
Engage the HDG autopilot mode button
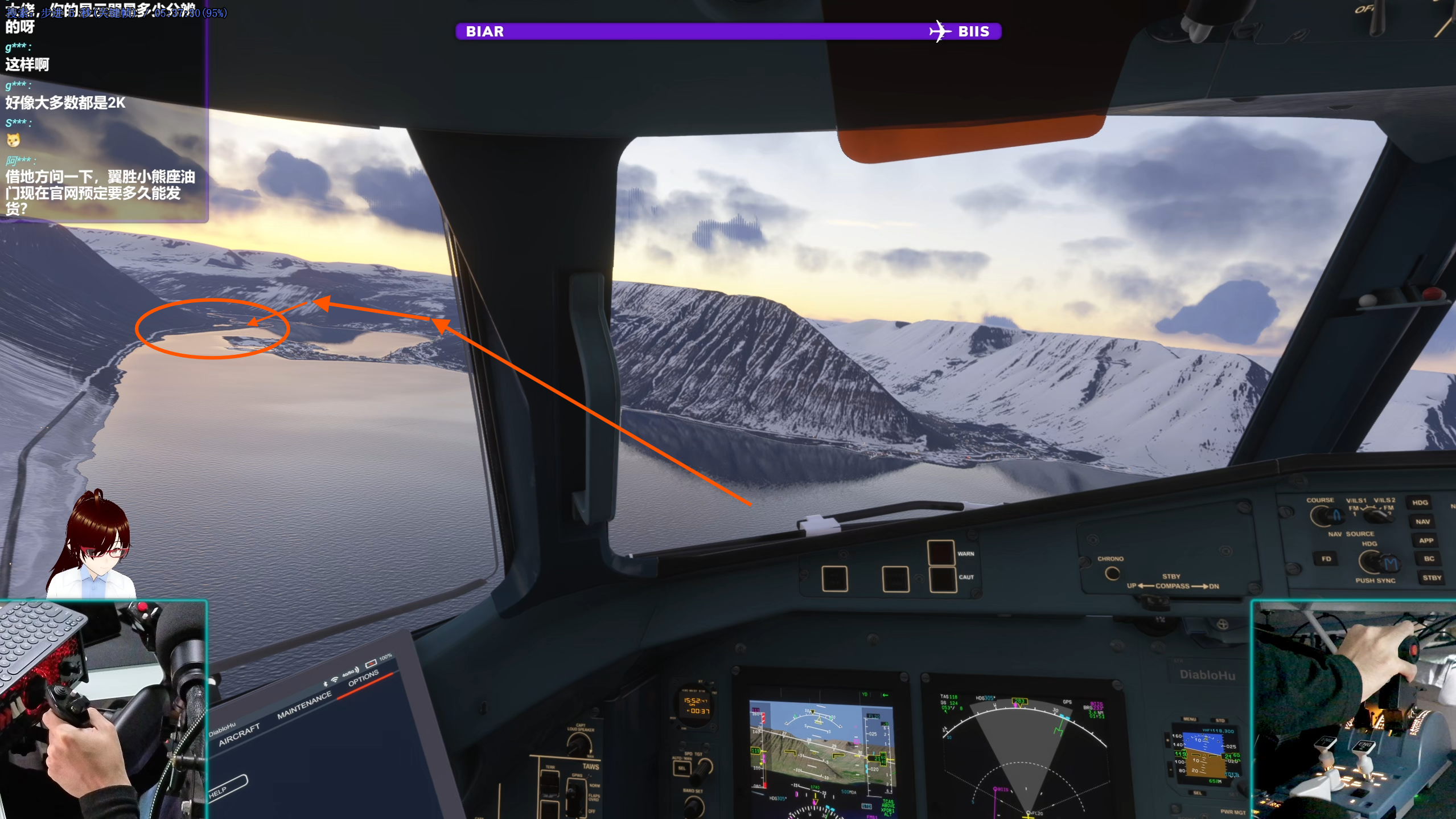[x=1420, y=502]
